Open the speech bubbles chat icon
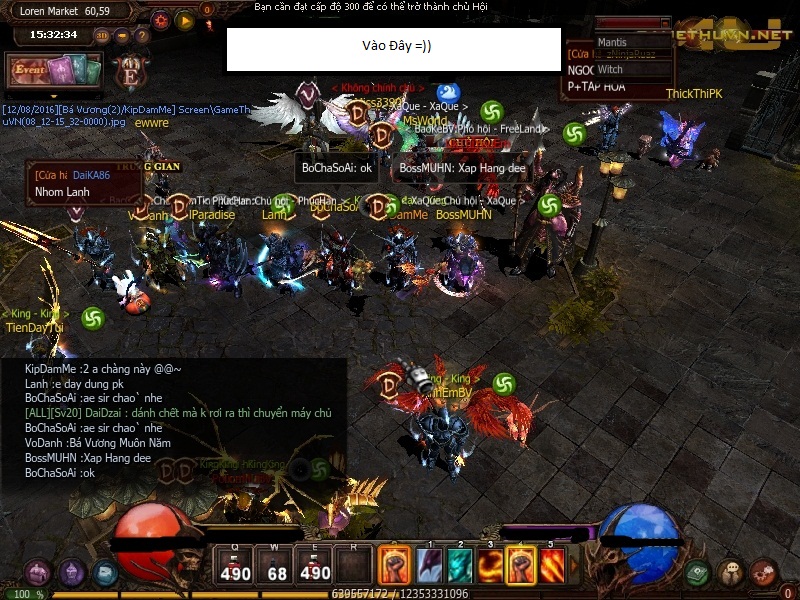 (x=732, y=573)
